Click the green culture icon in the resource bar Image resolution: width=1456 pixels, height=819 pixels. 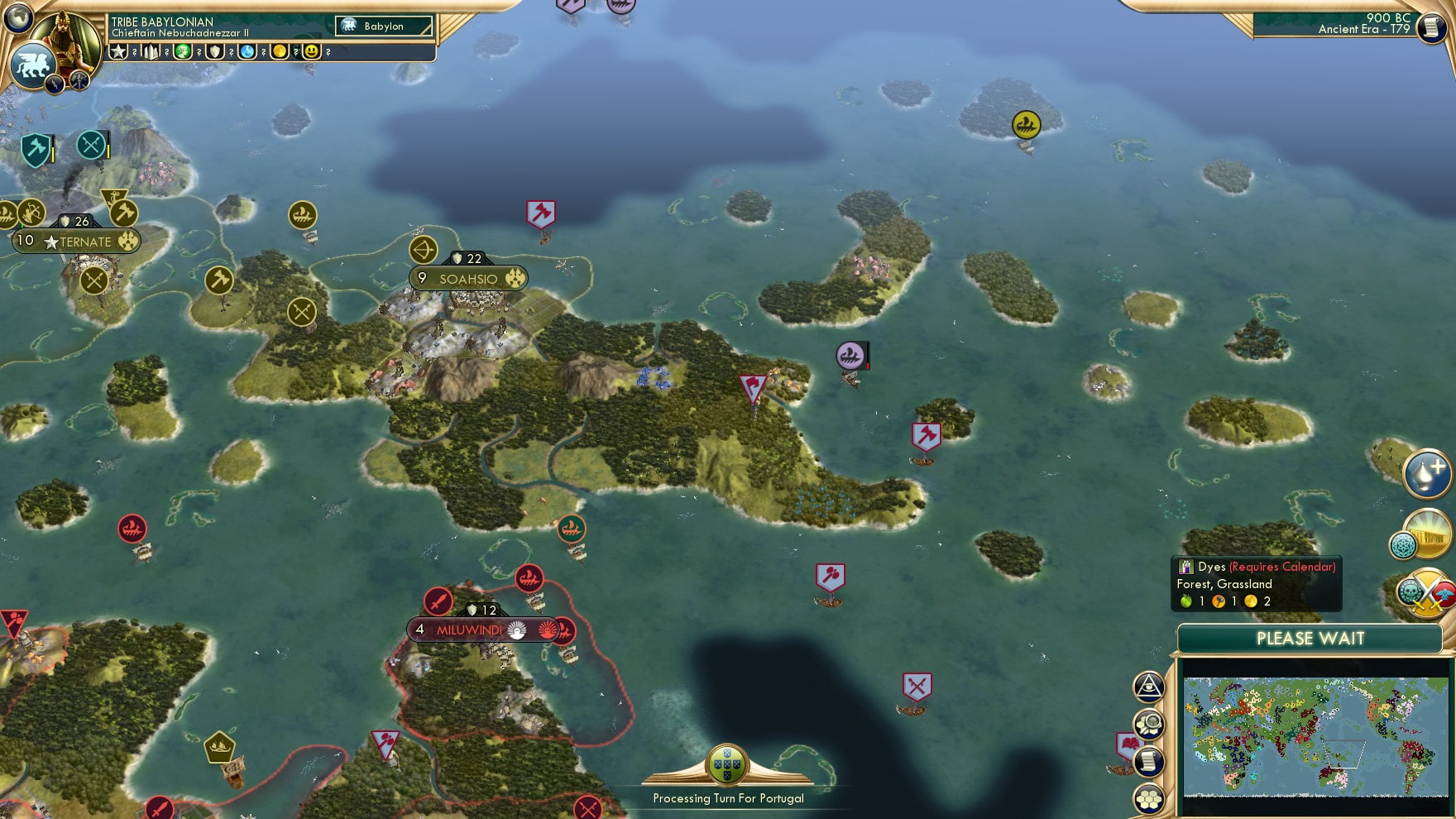point(184,53)
